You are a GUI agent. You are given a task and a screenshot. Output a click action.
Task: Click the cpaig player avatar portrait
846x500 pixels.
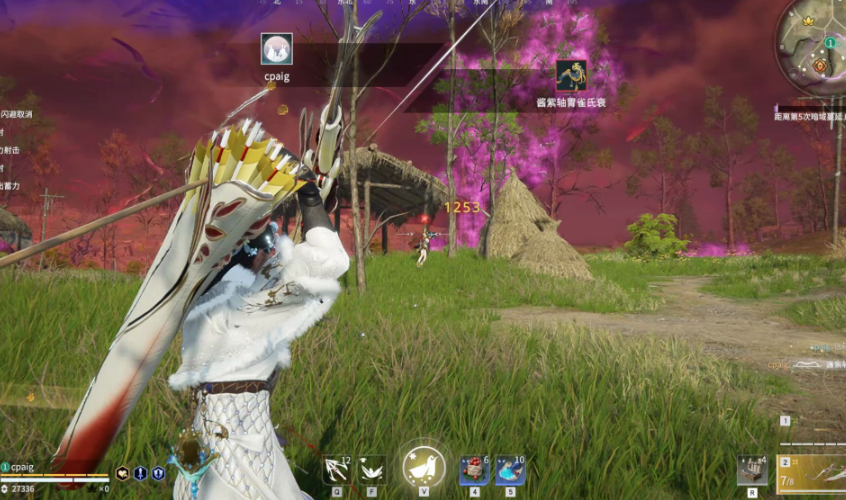[276, 49]
